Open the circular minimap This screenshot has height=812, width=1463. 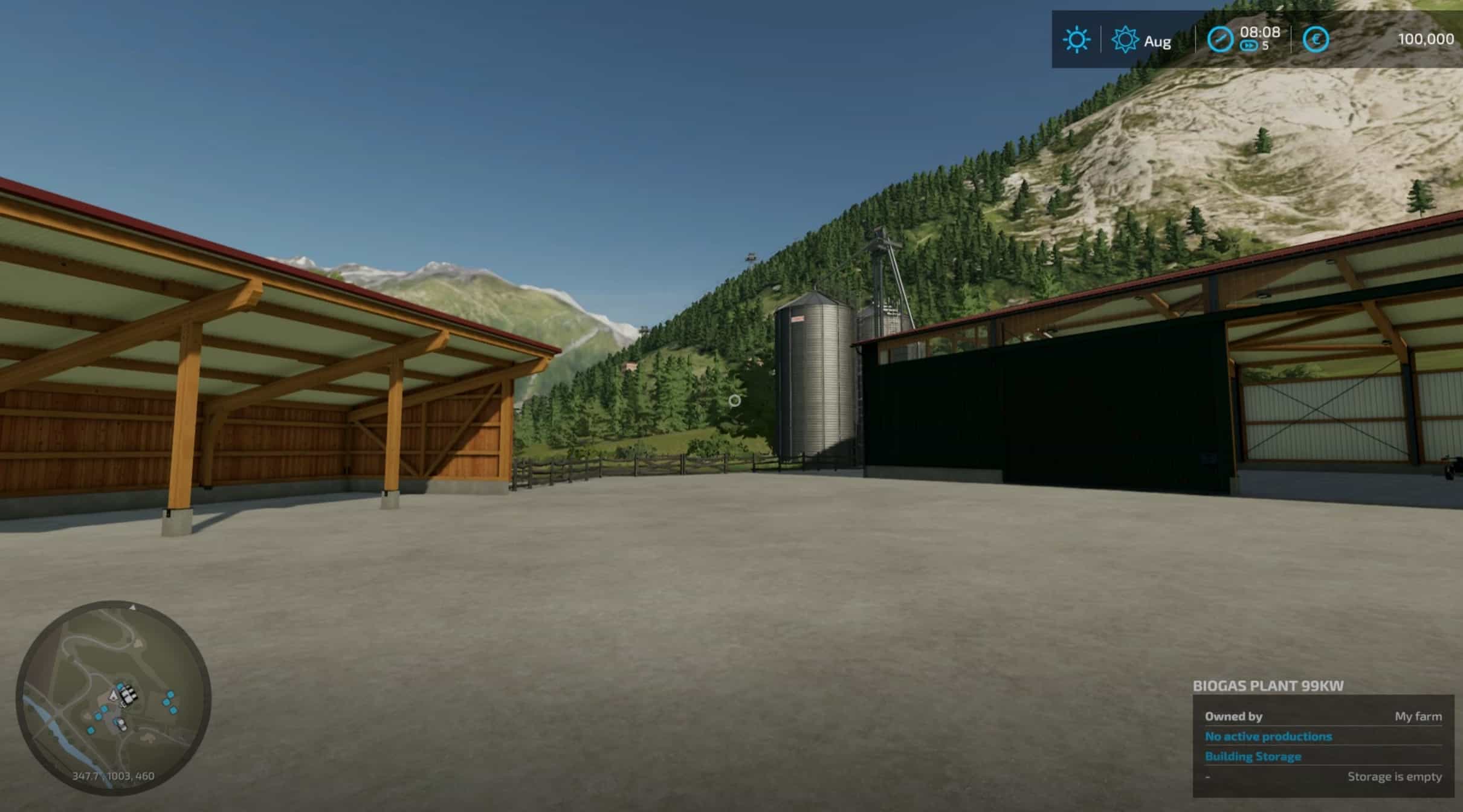(x=114, y=698)
